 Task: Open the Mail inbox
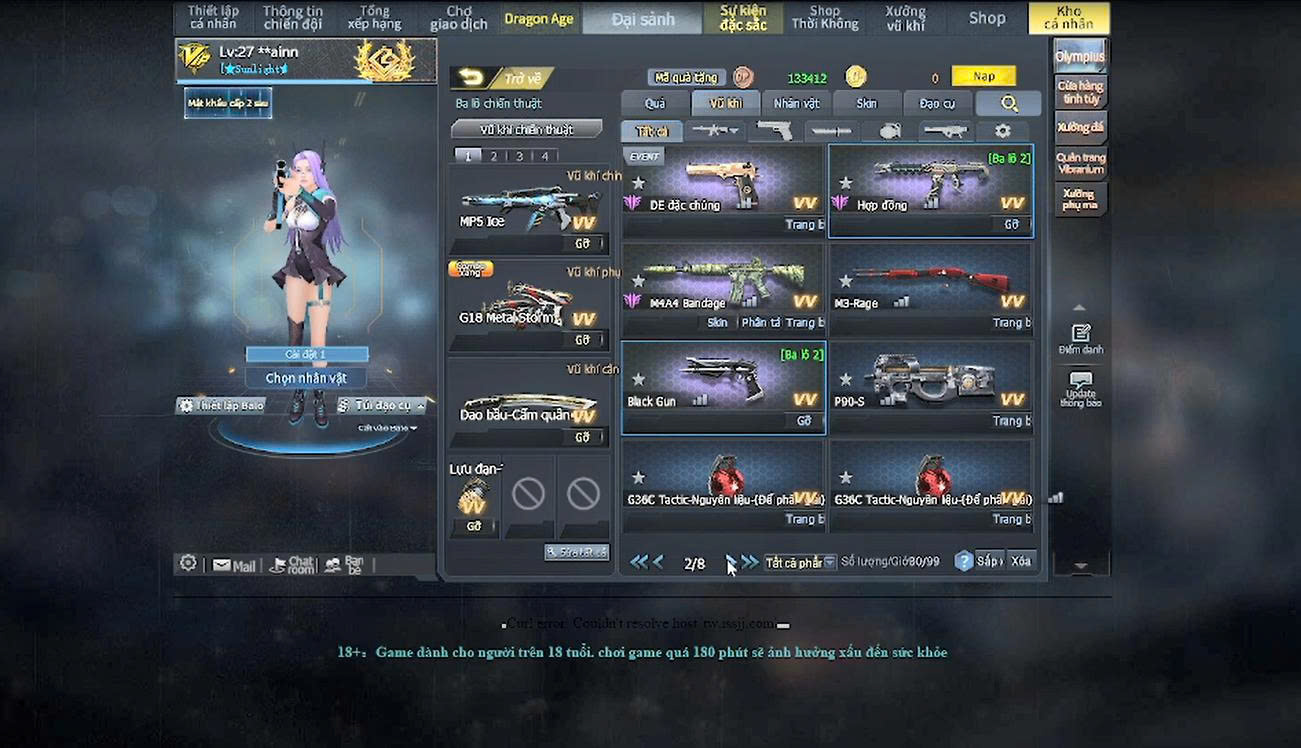234,565
